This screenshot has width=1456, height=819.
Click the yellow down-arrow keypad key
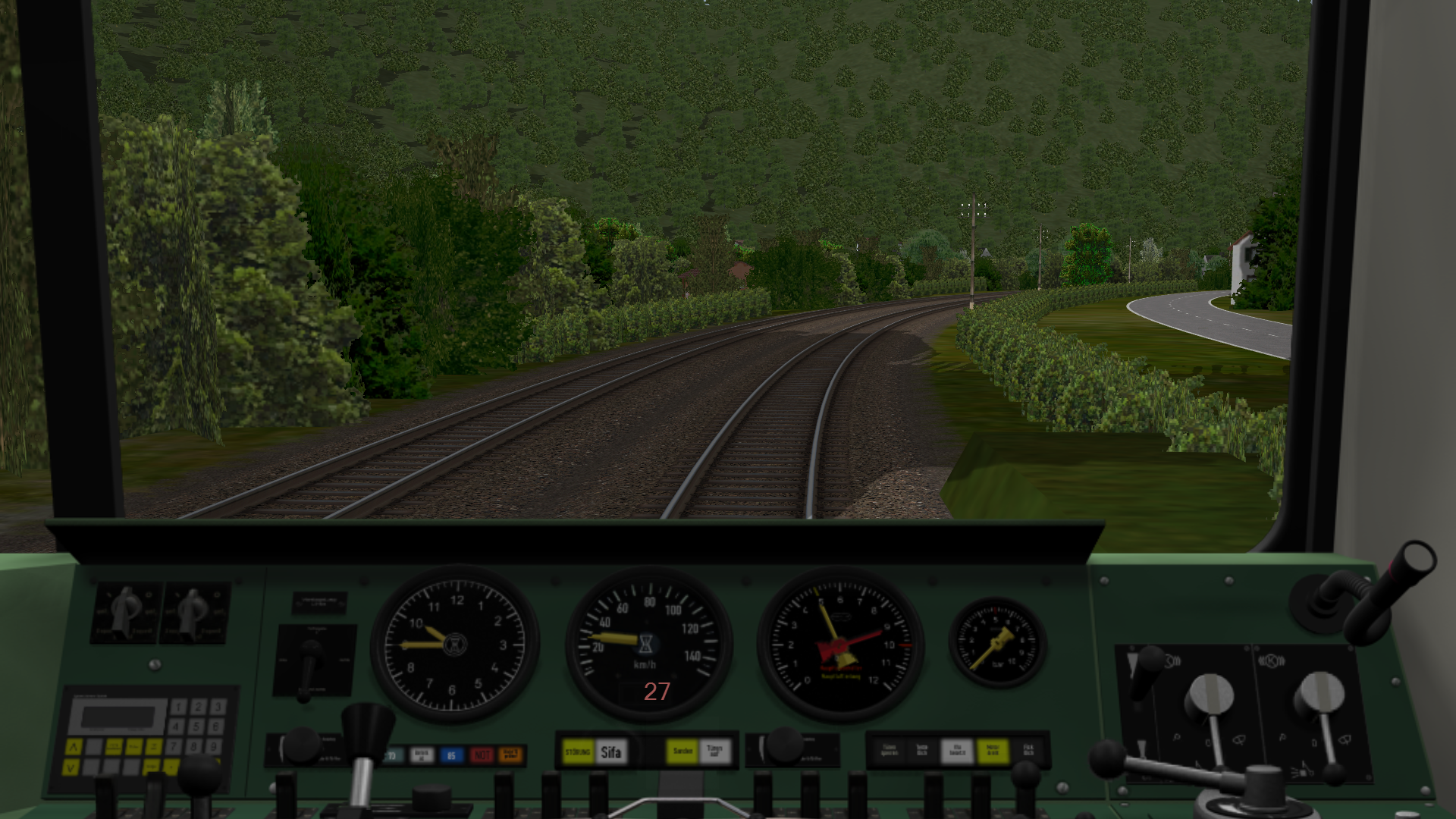pyautogui.click(x=72, y=767)
